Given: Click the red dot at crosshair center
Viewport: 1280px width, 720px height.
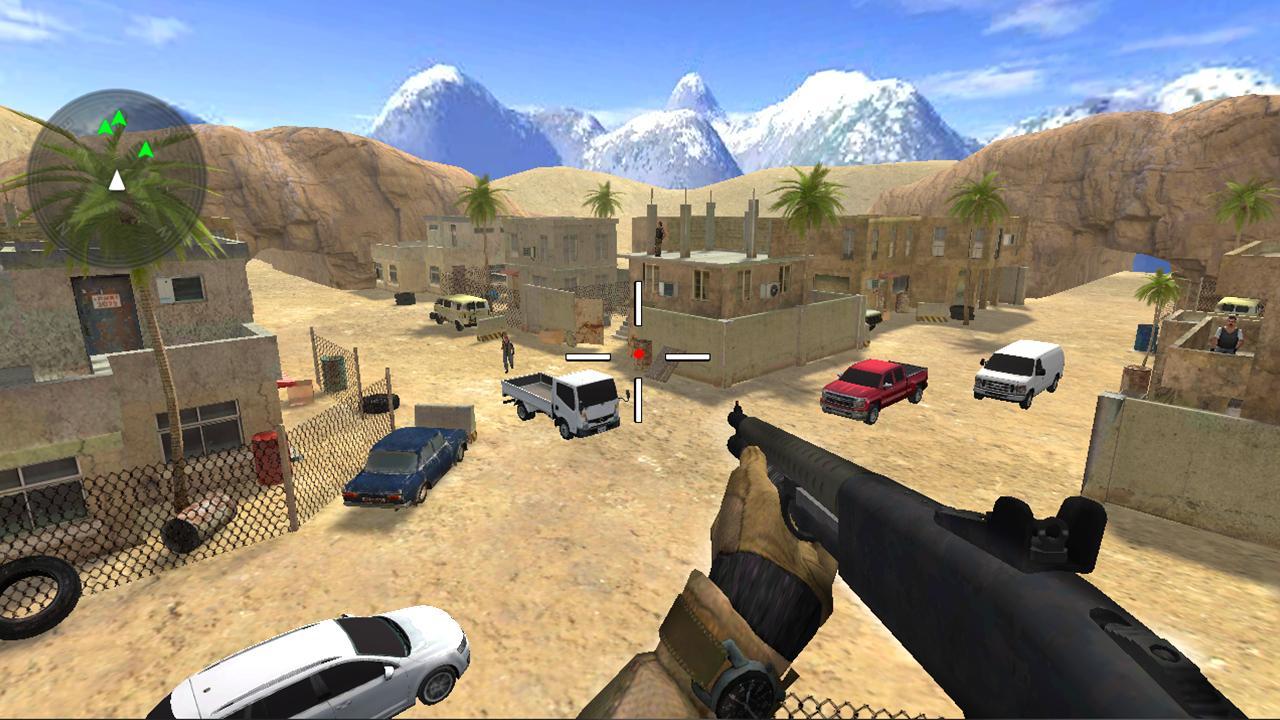Looking at the screenshot, I should point(637,353).
